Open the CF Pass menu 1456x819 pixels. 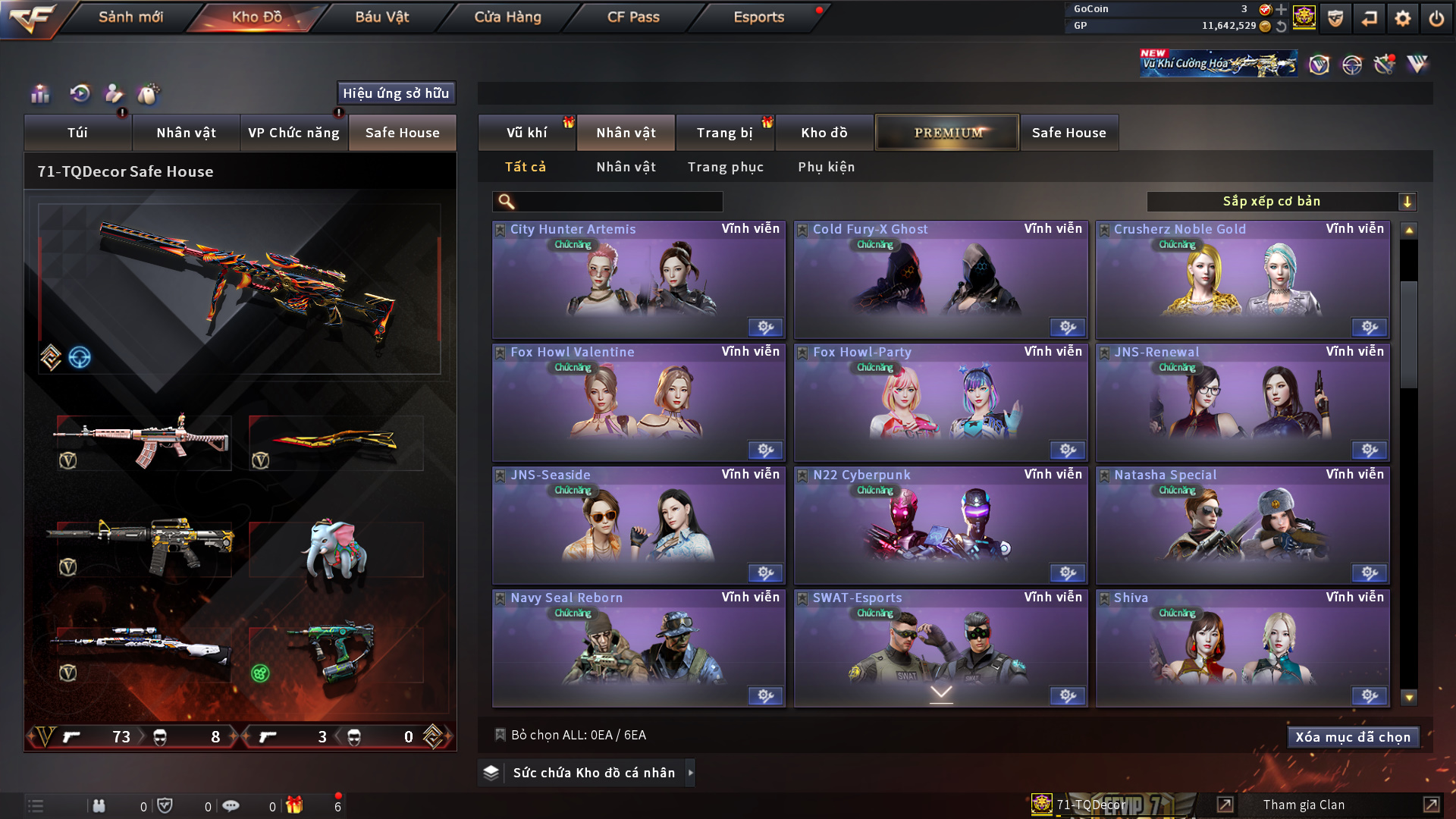pyautogui.click(x=633, y=17)
